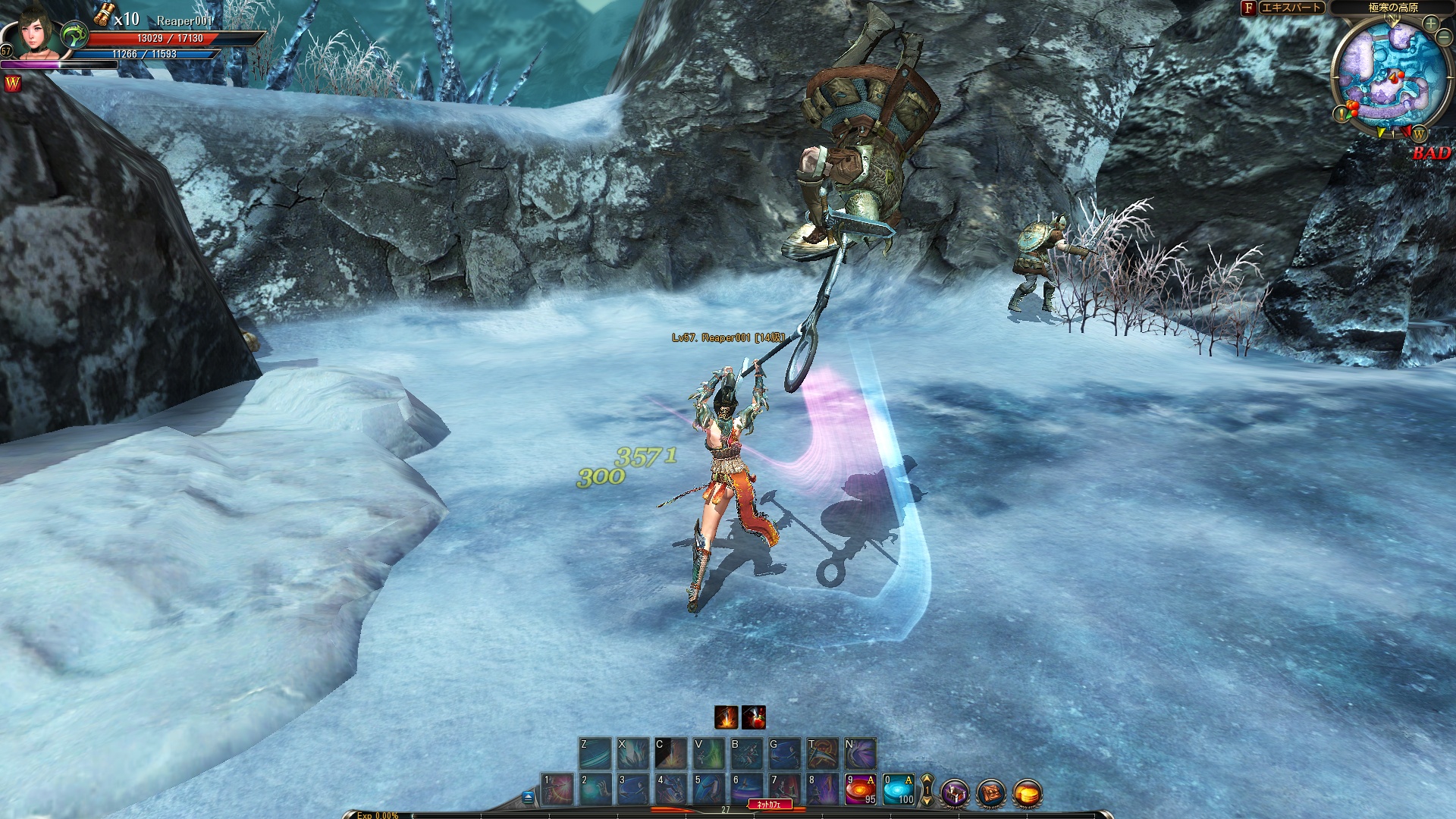Open the inventory bag button

(x=991, y=794)
